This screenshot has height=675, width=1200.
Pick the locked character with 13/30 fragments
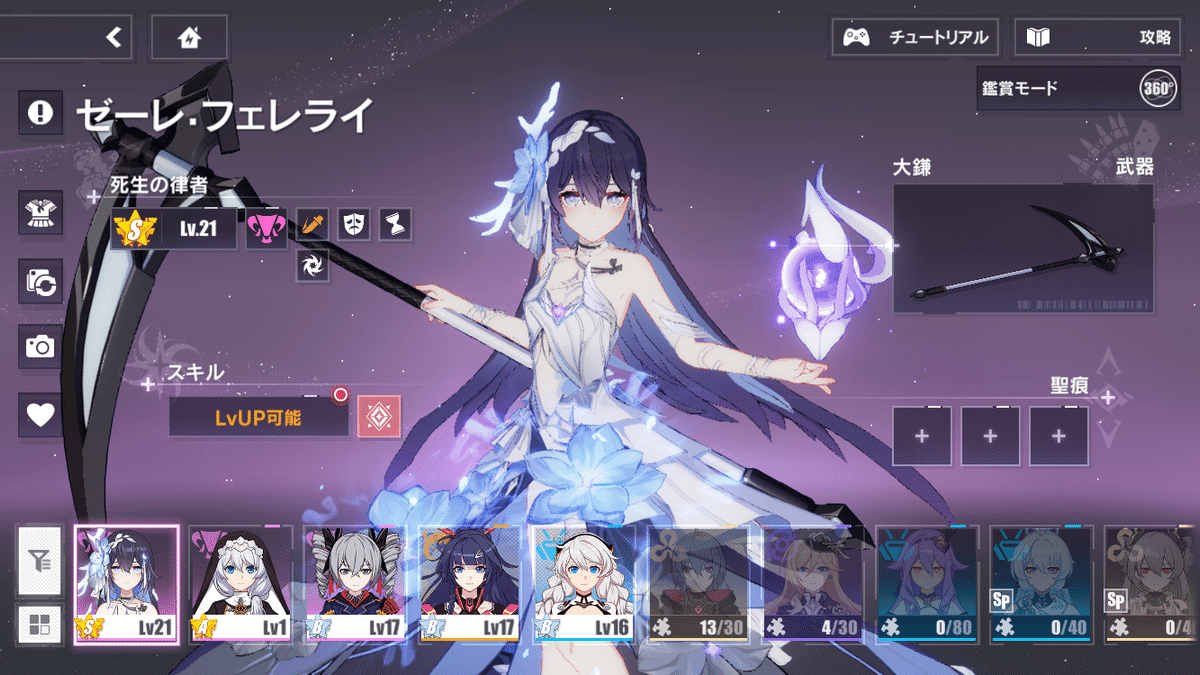[x=698, y=585]
